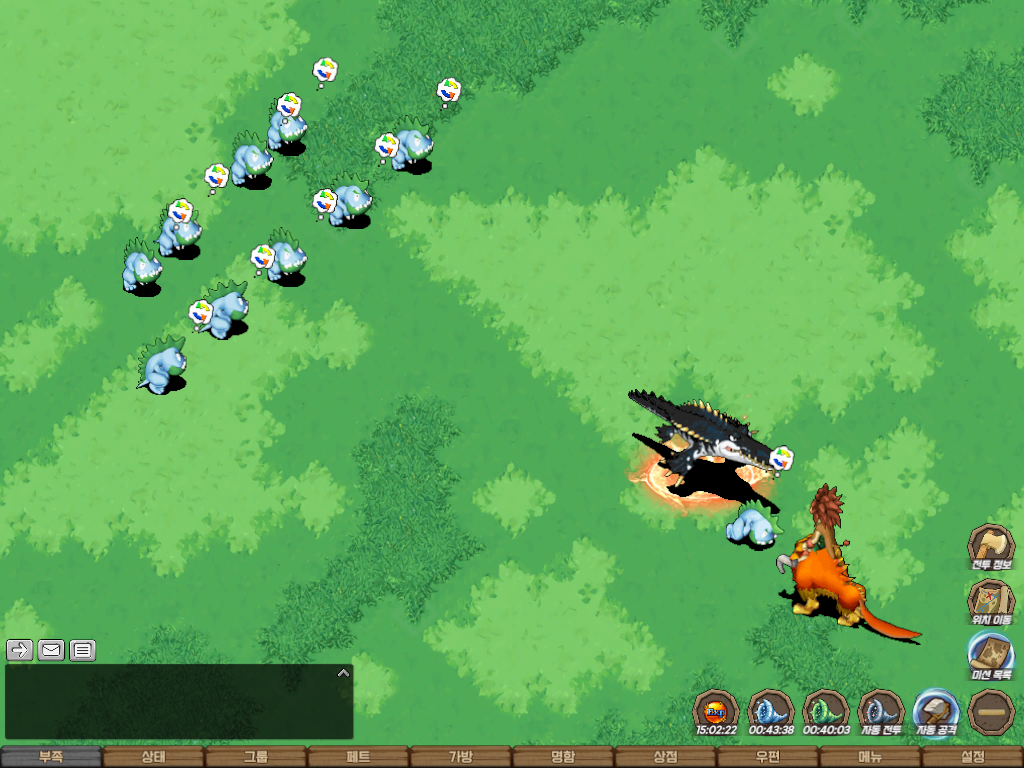Viewport: 1024px width, 768px height.
Task: Open the 상태 (status) menu
Action: (x=153, y=757)
